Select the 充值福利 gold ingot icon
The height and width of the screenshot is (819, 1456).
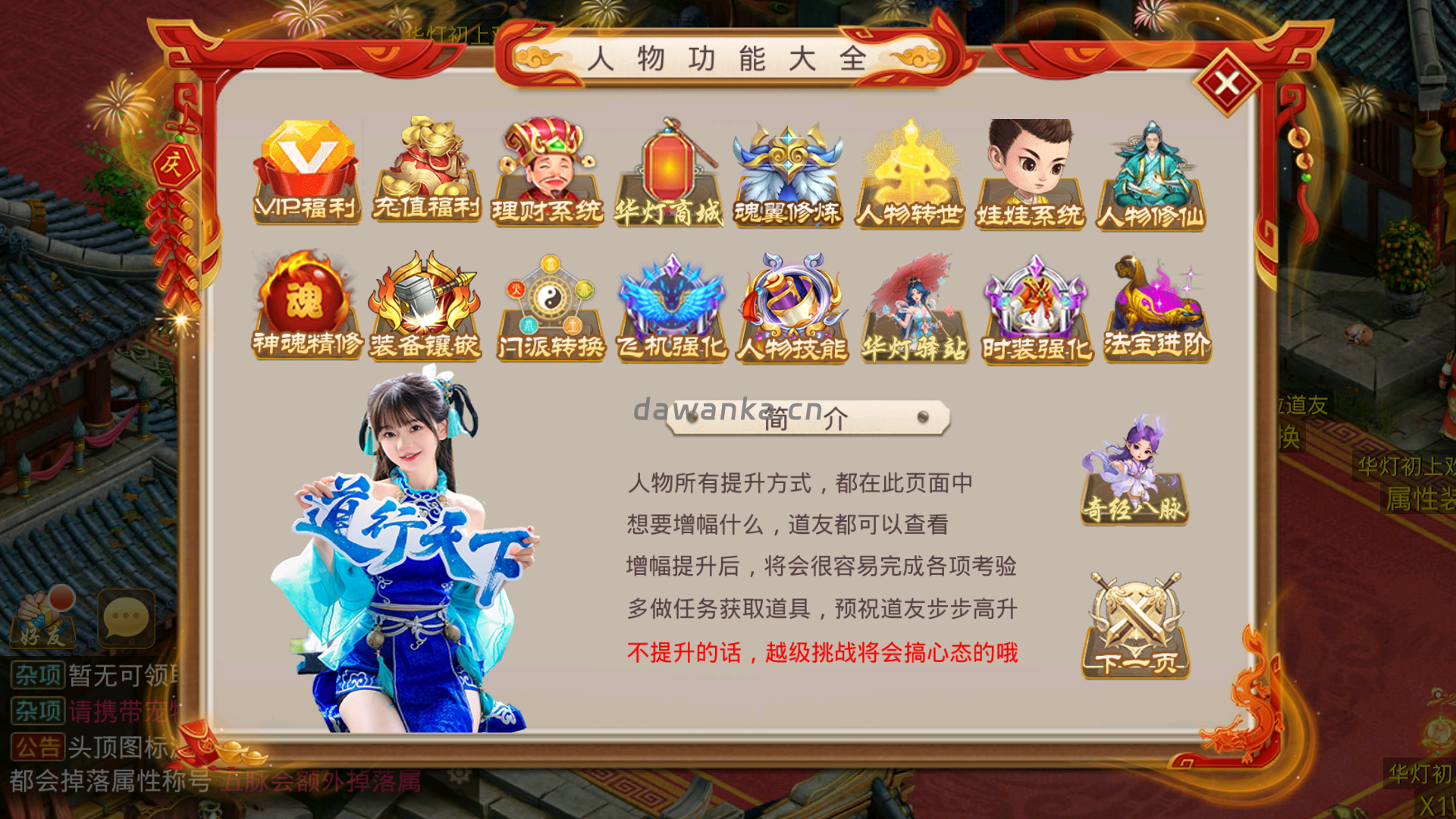tap(425, 171)
